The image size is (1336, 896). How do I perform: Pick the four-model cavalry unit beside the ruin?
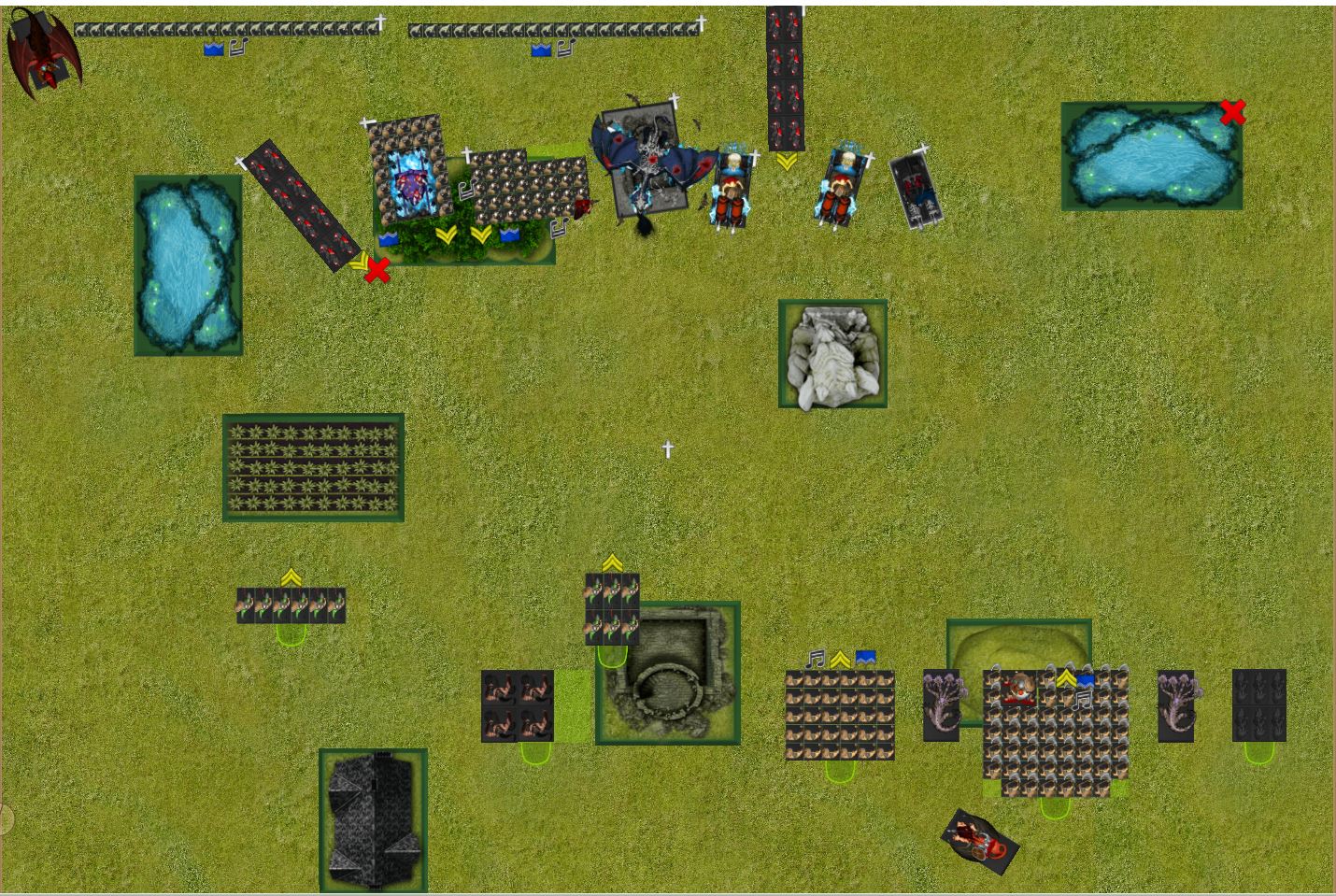click(x=517, y=705)
